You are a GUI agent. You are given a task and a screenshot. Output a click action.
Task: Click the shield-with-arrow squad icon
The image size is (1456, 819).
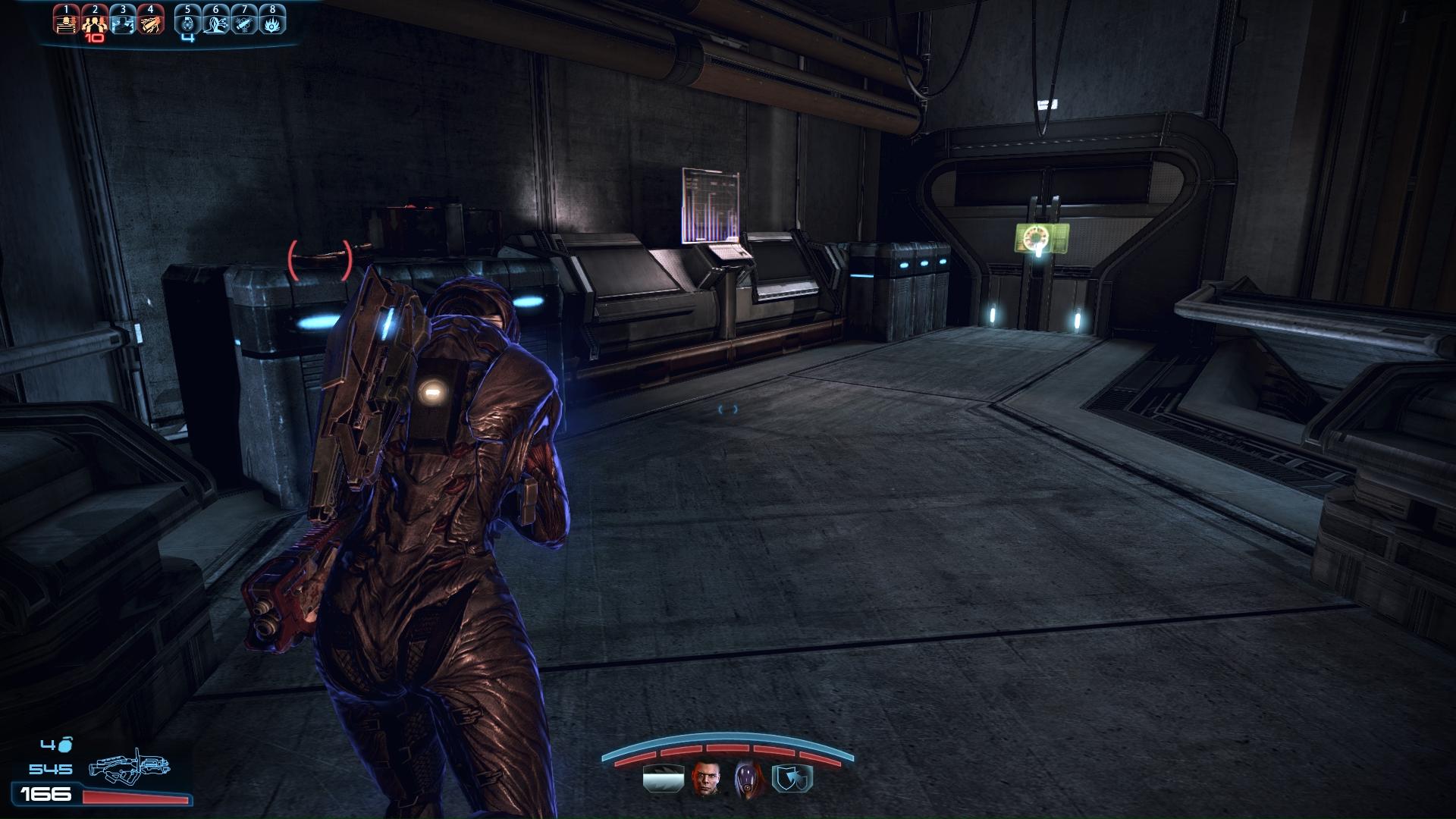792,778
